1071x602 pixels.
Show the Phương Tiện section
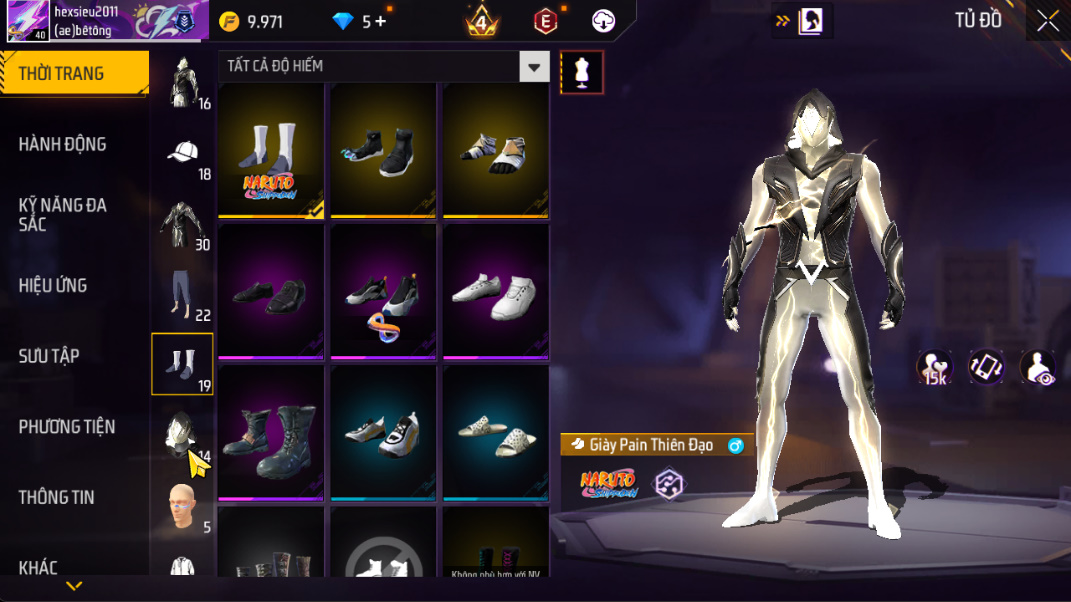coord(66,427)
